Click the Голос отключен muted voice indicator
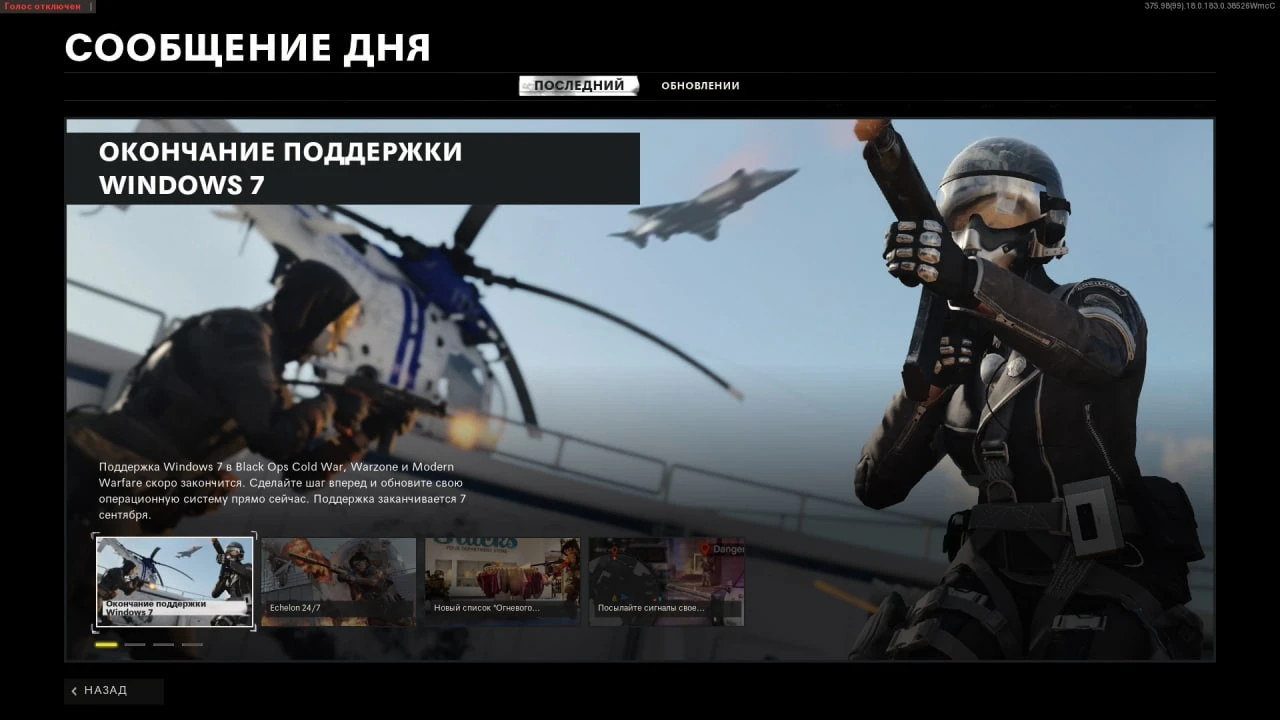1280x720 pixels. [42, 6]
